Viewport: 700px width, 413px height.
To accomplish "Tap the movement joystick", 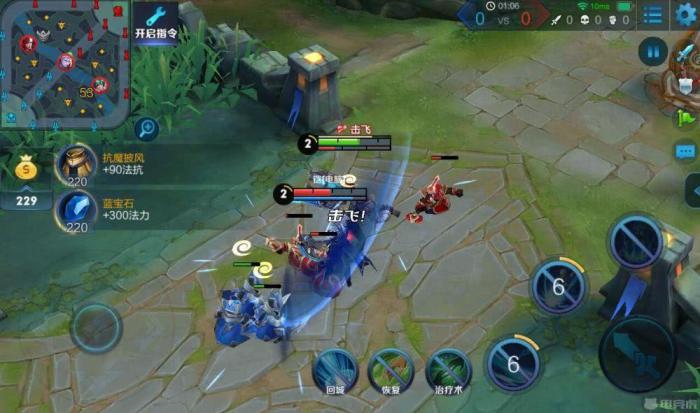I will click(97, 327).
